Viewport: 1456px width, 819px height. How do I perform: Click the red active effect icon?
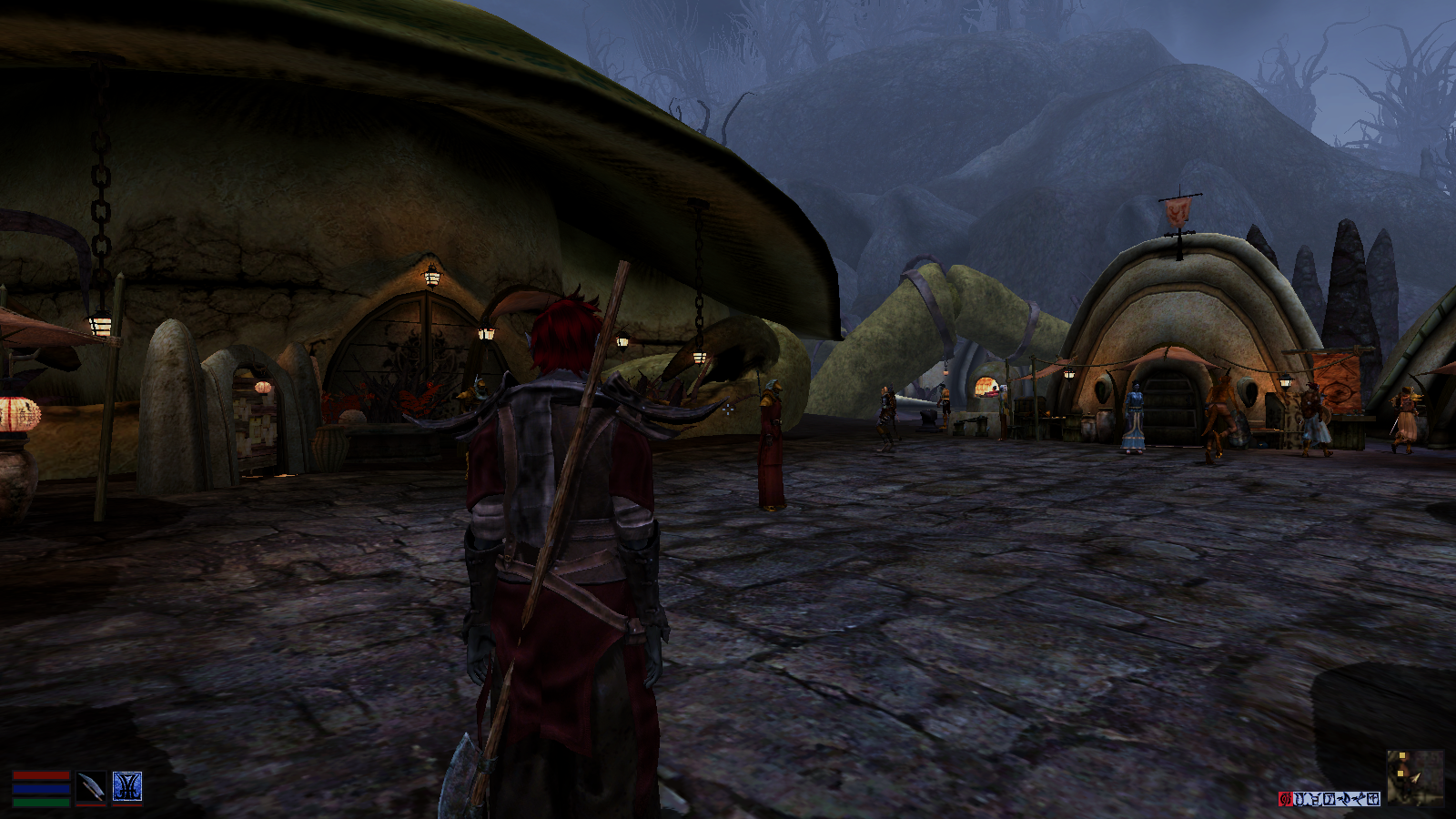click(1286, 799)
